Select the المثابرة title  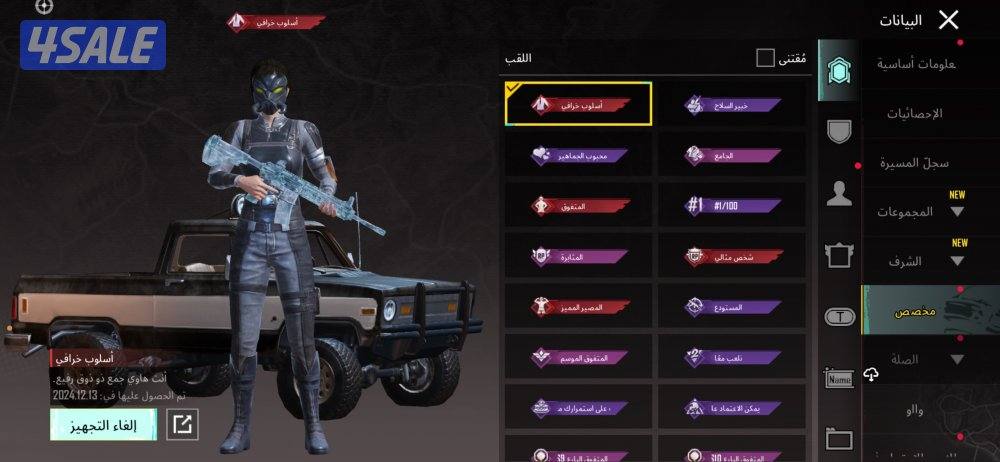click(x=579, y=256)
